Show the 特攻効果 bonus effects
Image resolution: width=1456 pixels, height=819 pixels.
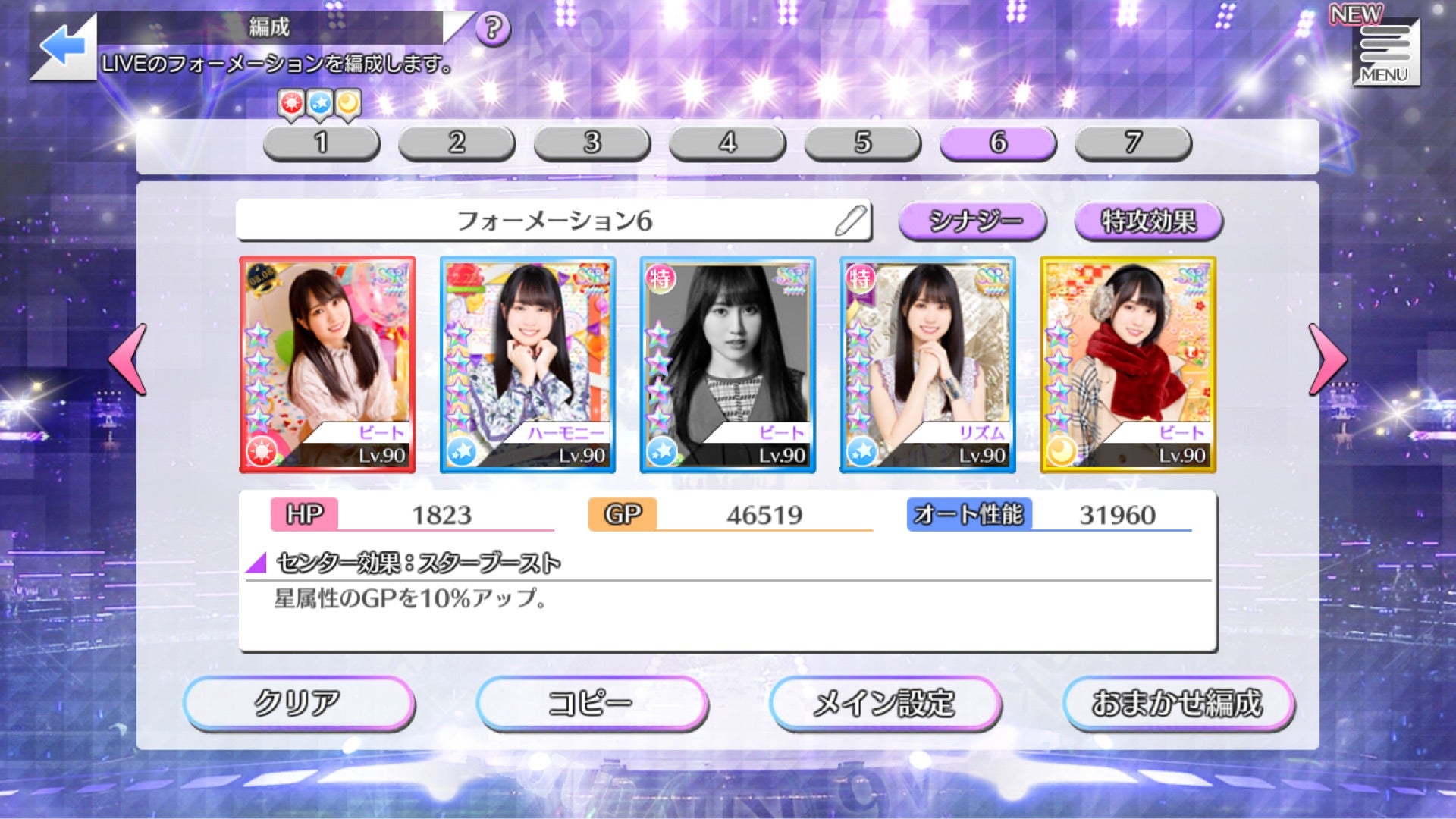point(1148,221)
